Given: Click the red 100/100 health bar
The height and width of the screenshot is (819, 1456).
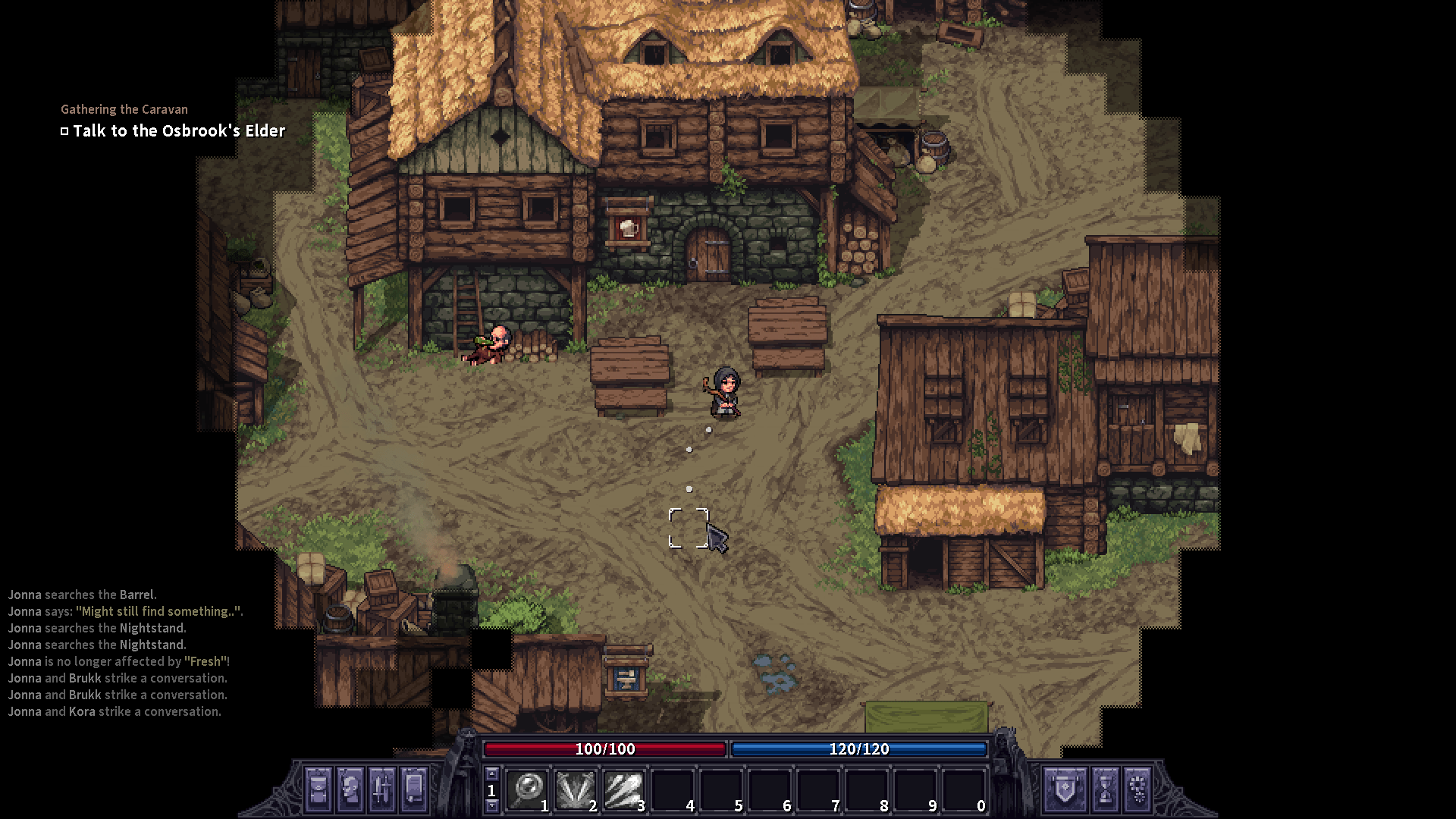Looking at the screenshot, I should point(604,751).
